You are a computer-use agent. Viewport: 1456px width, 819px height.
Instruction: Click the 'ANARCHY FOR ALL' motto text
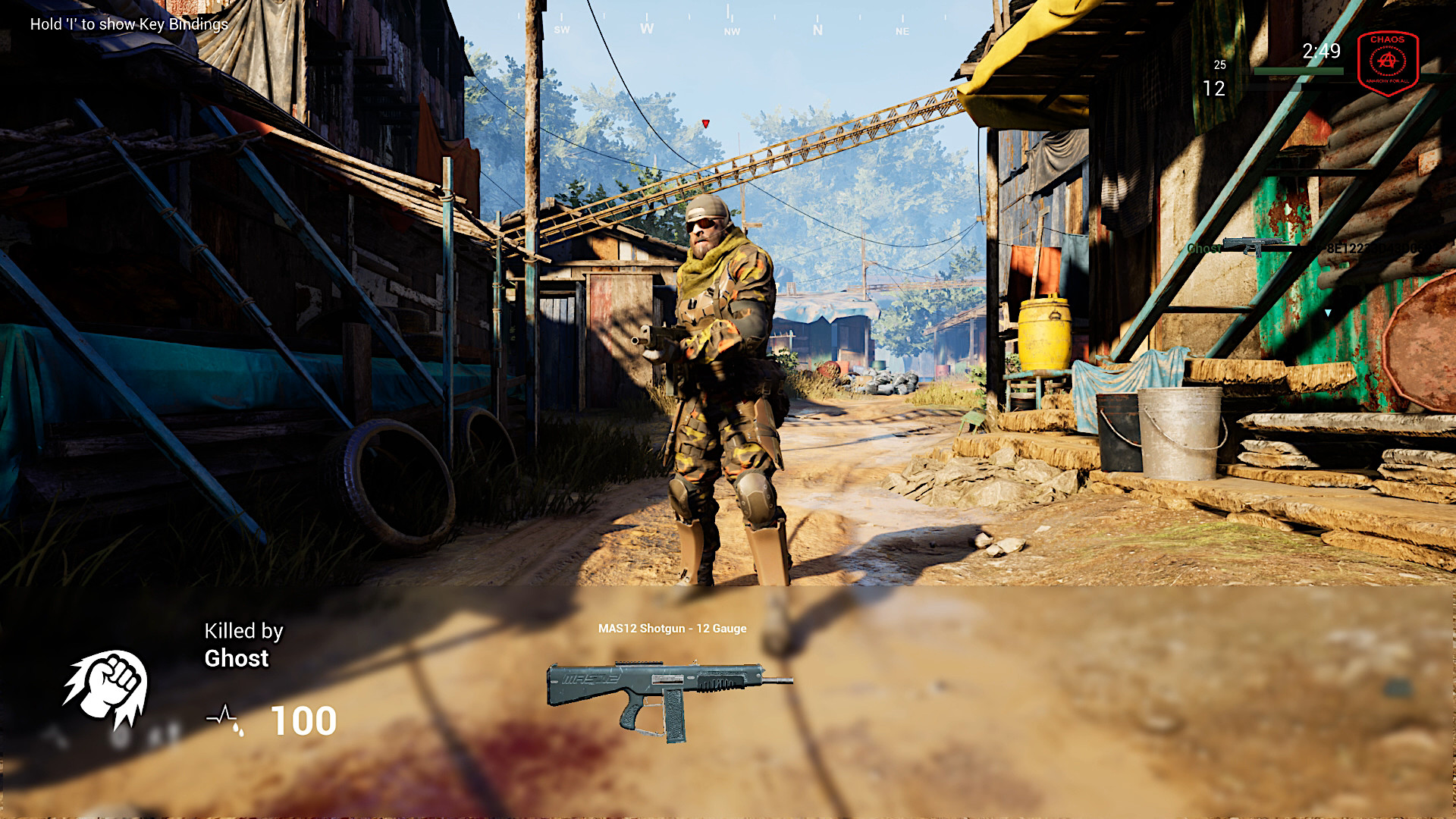1388,81
